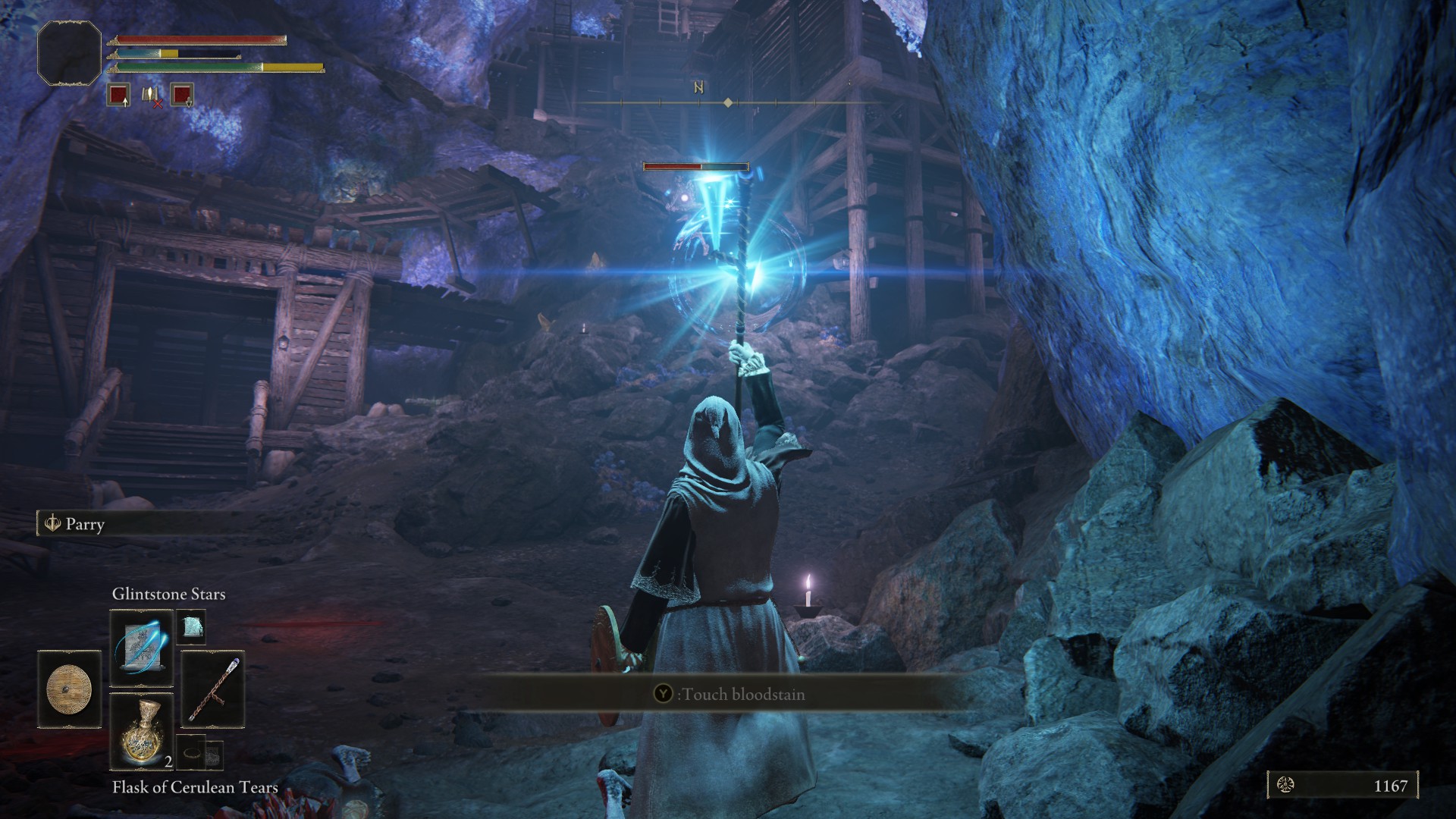The height and width of the screenshot is (819, 1456).
Task: Check the scroll status icon with red X
Action: (151, 96)
